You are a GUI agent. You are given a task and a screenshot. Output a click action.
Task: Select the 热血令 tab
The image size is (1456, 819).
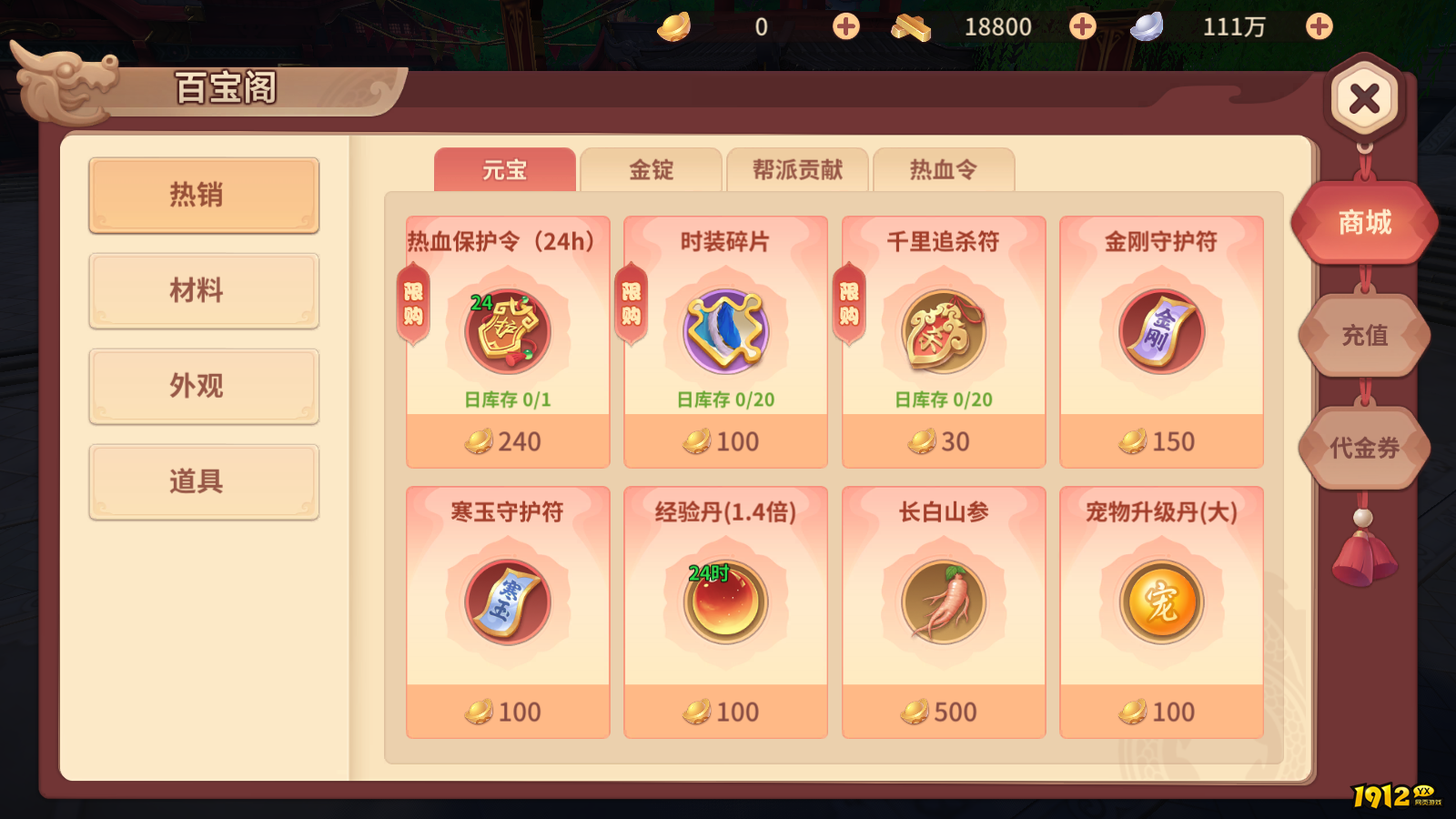[x=944, y=170]
